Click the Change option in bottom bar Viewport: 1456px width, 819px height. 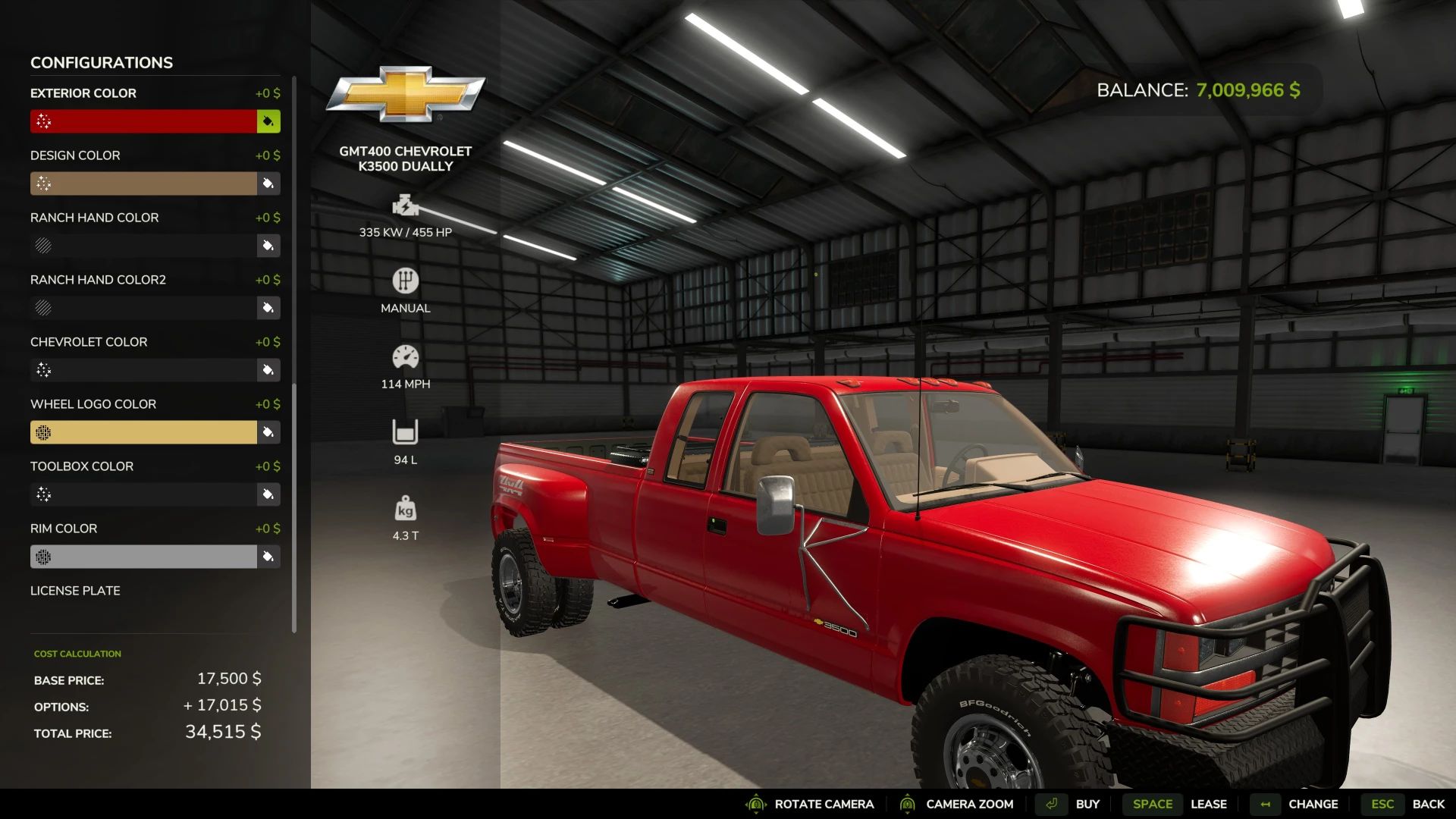point(1313,804)
